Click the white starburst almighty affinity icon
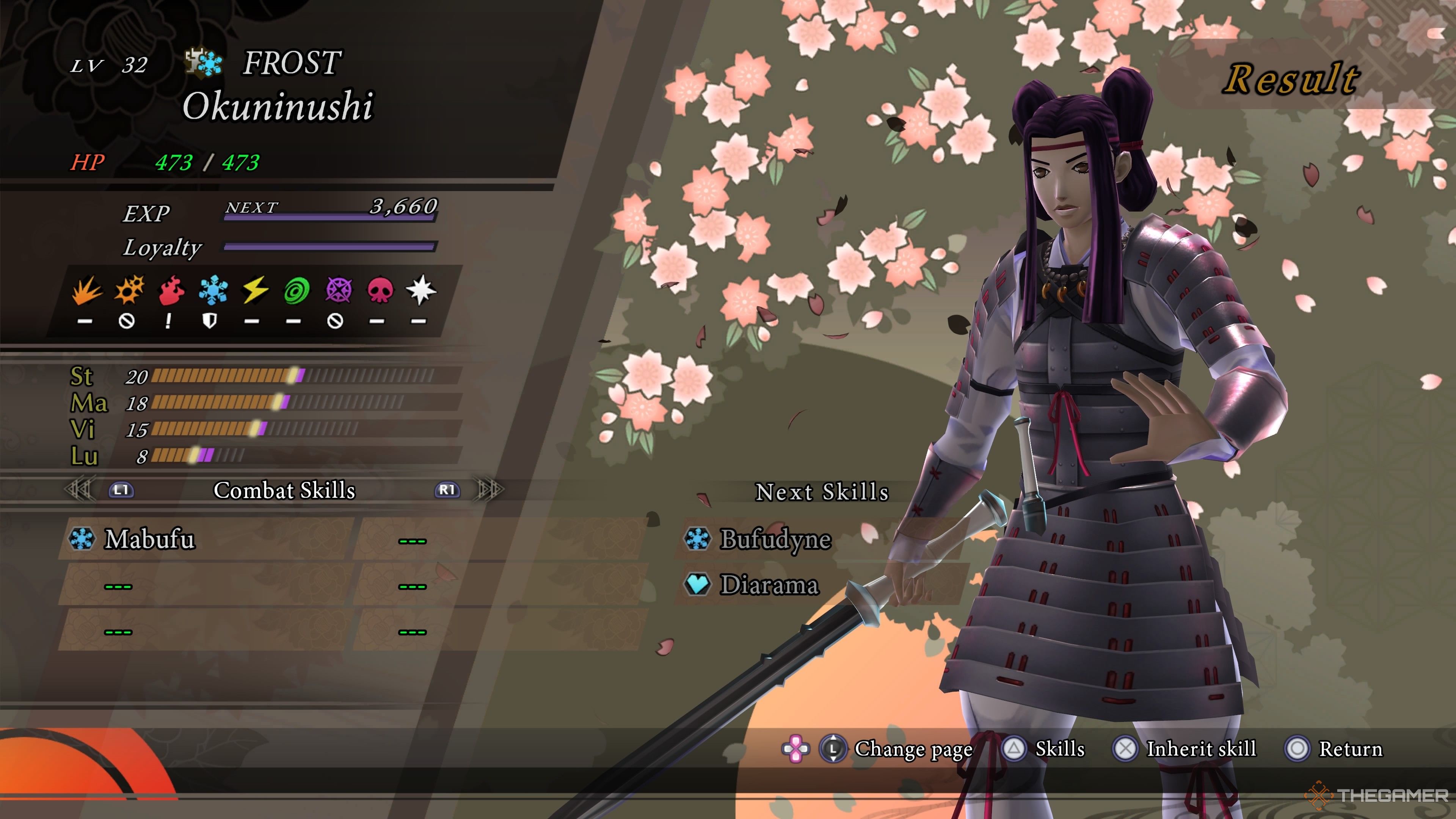 421,290
